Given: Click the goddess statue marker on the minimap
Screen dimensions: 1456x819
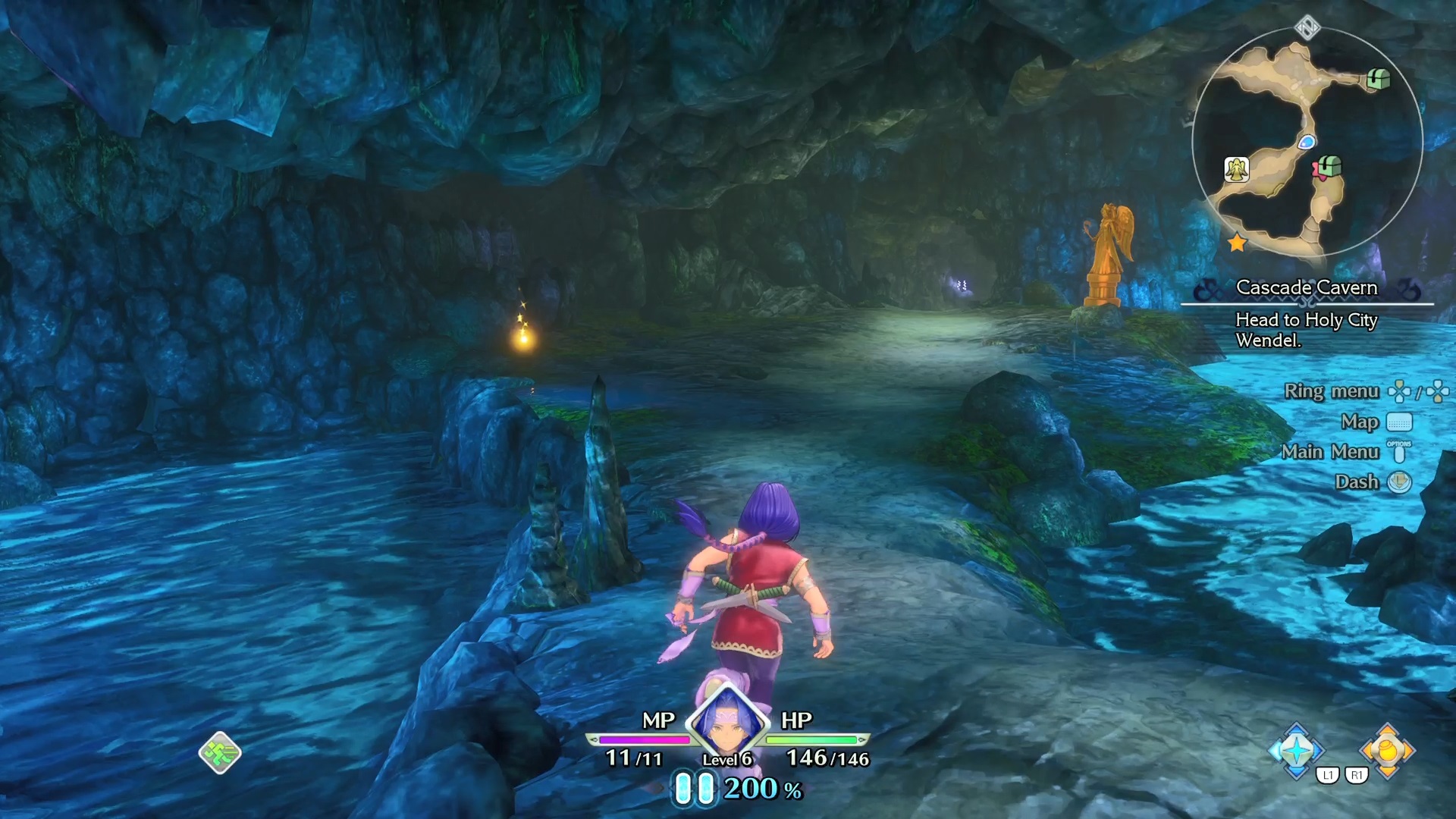Looking at the screenshot, I should pyautogui.click(x=1237, y=169).
